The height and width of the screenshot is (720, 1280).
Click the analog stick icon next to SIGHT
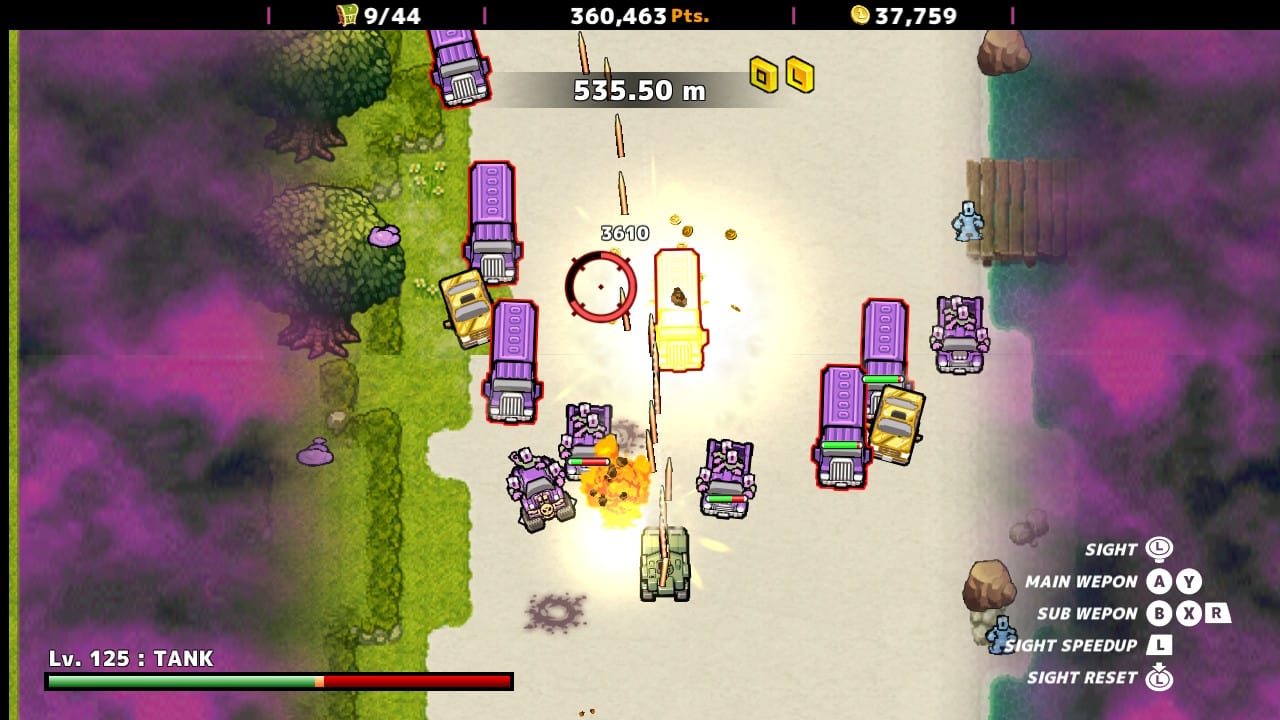point(1159,548)
